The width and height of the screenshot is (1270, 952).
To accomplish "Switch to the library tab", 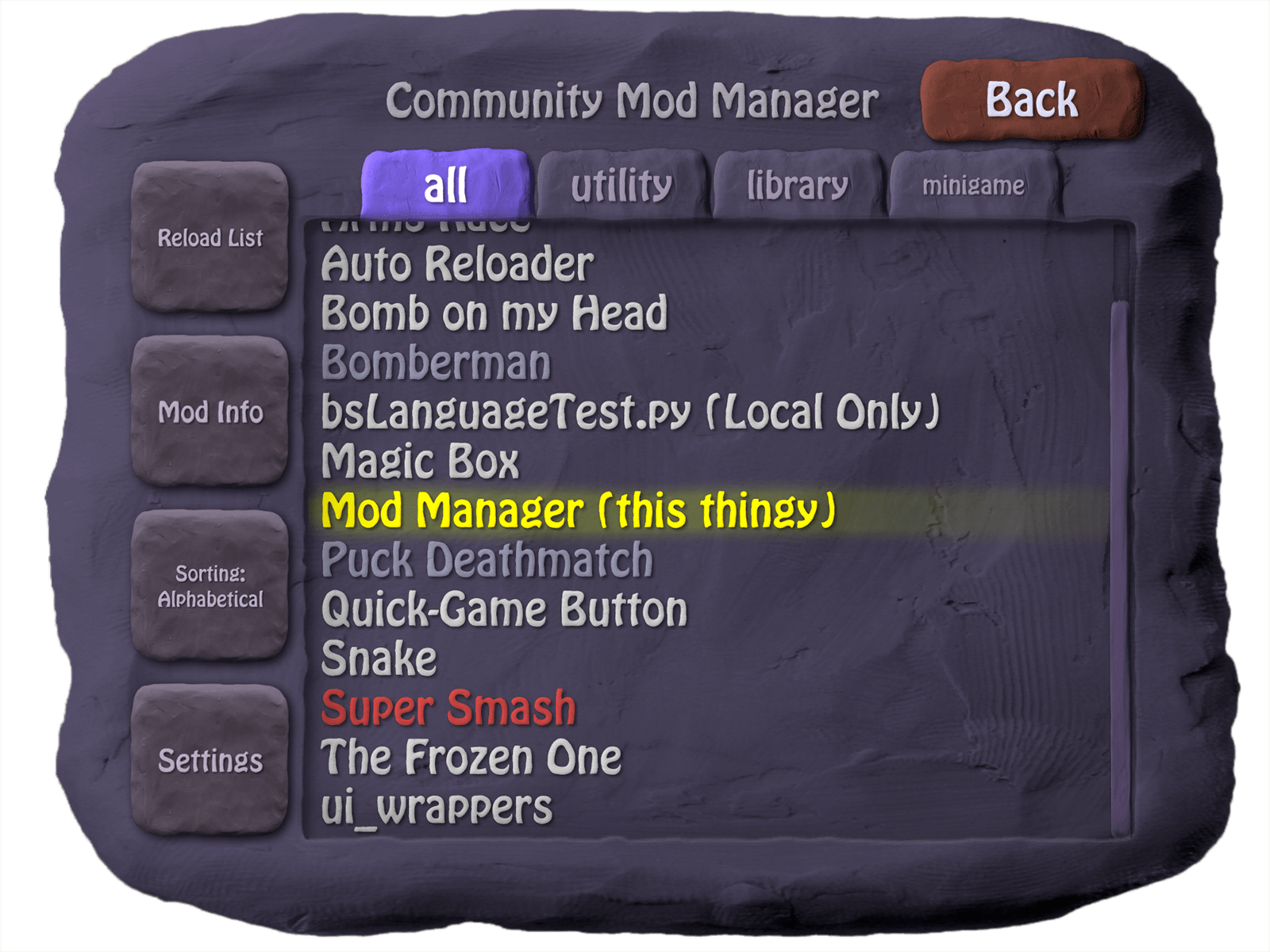I will click(796, 184).
